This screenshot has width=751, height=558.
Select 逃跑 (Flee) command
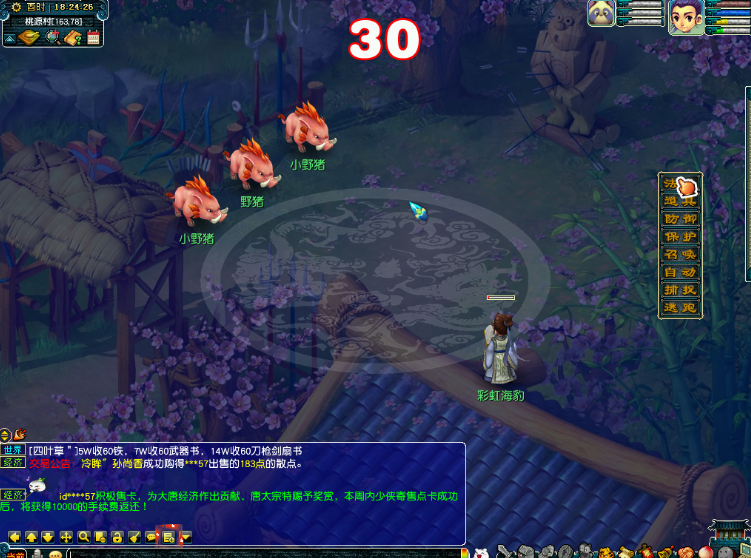coord(680,308)
